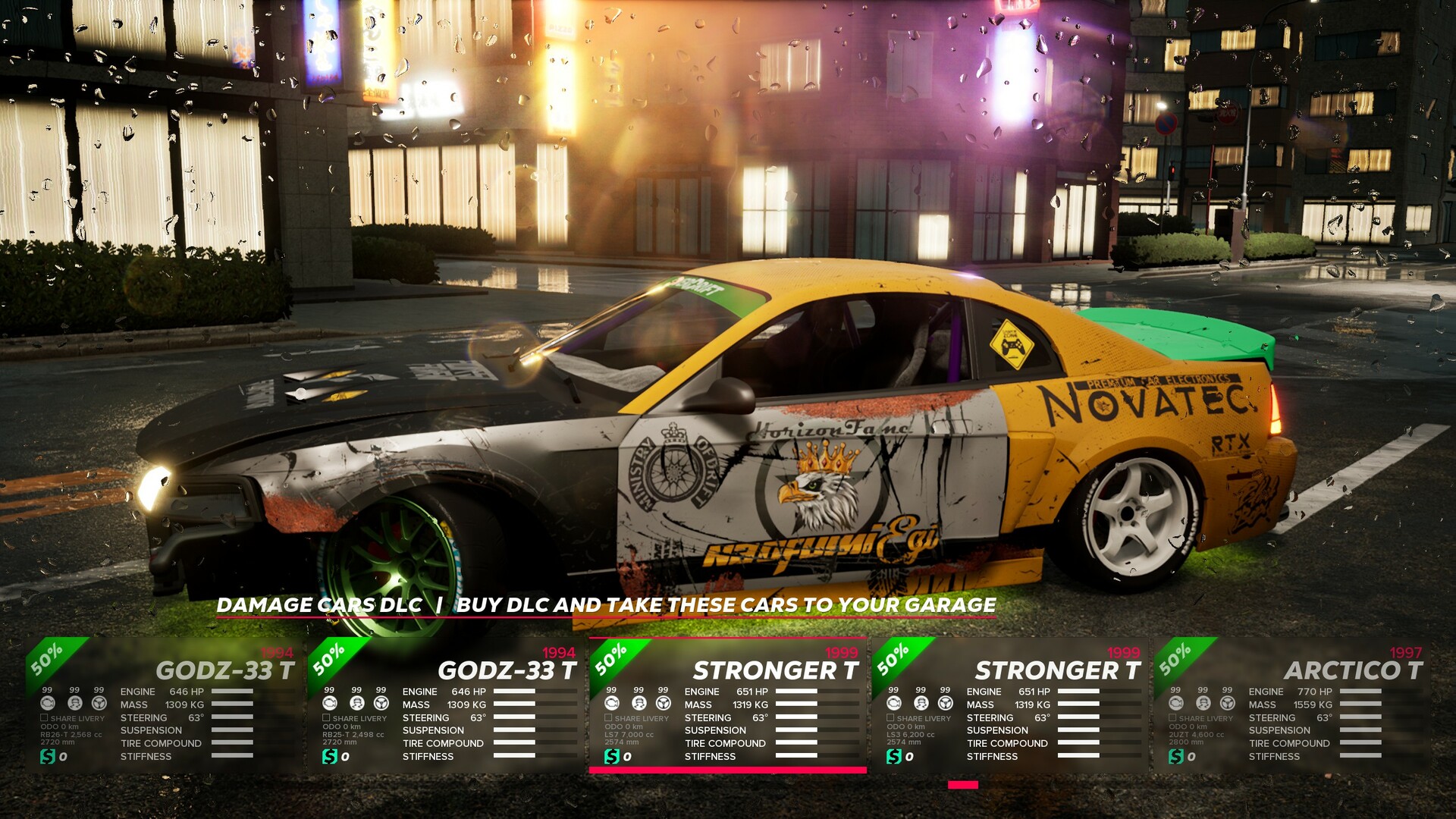Image resolution: width=1456 pixels, height=819 pixels.
Task: Select the driver skill icon on the ARCTICO T card
Action: click(x=1204, y=702)
